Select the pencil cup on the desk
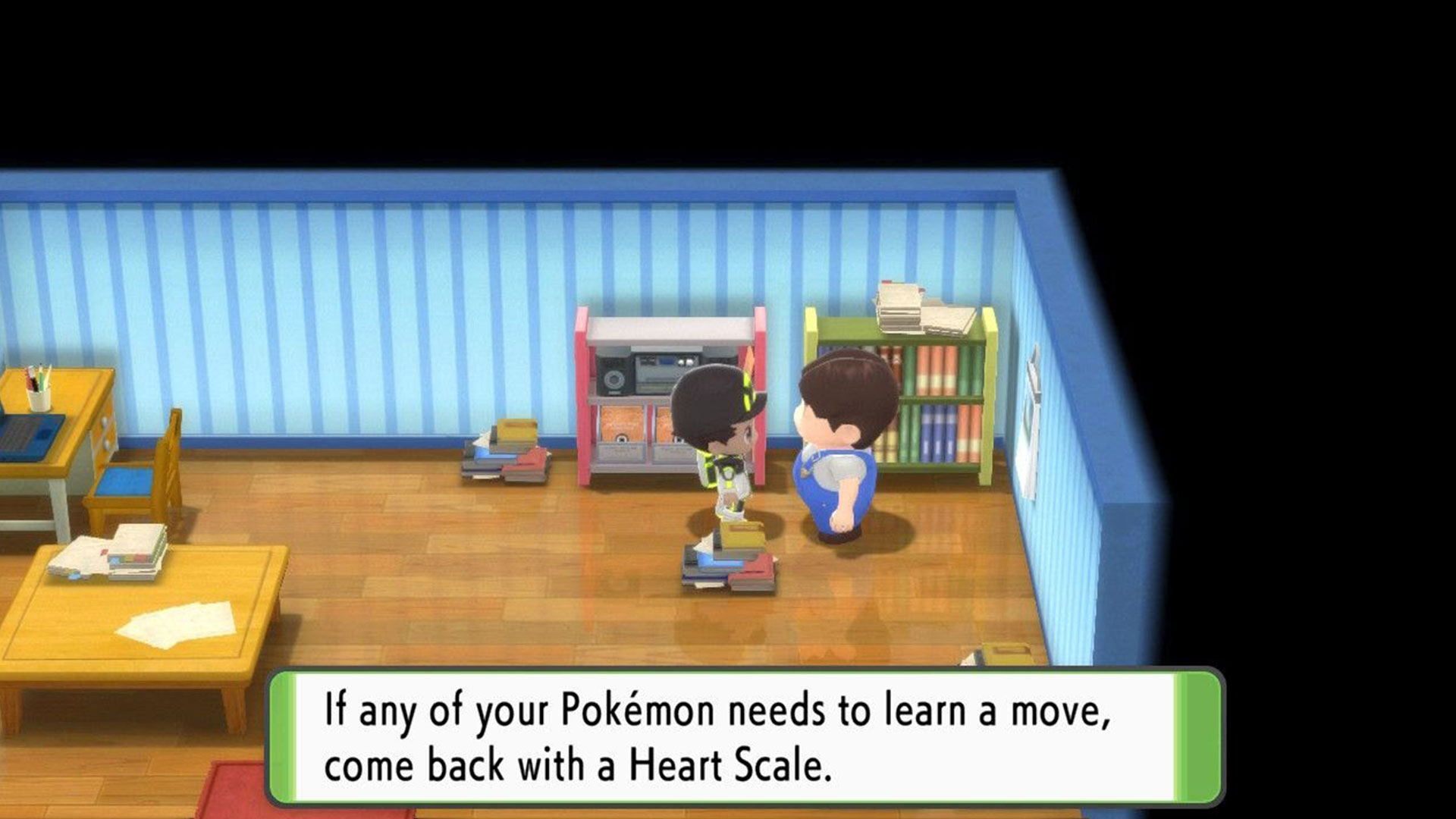Image resolution: width=1456 pixels, height=819 pixels. click(x=39, y=391)
